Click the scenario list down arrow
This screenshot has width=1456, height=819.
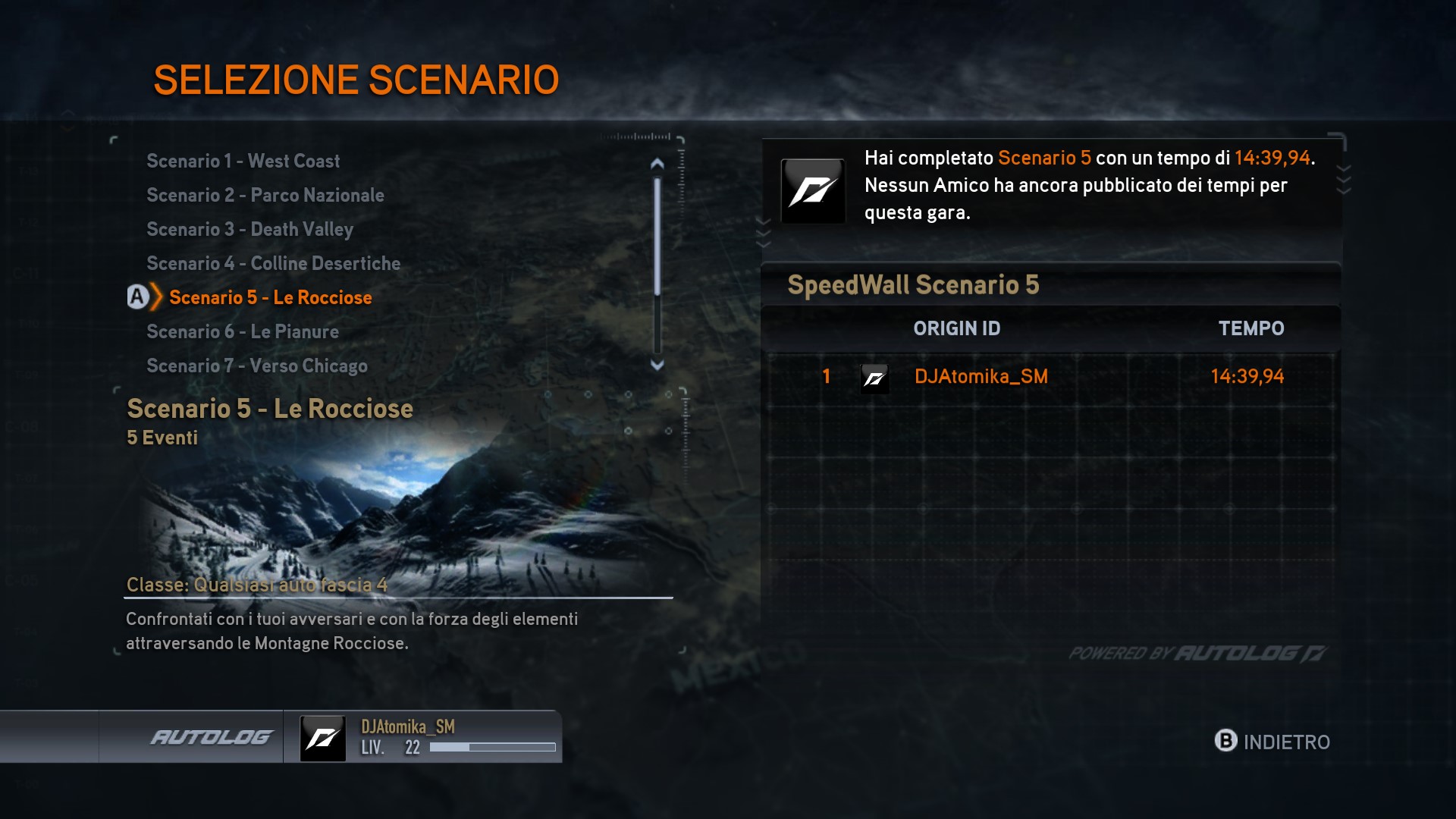coord(657,365)
